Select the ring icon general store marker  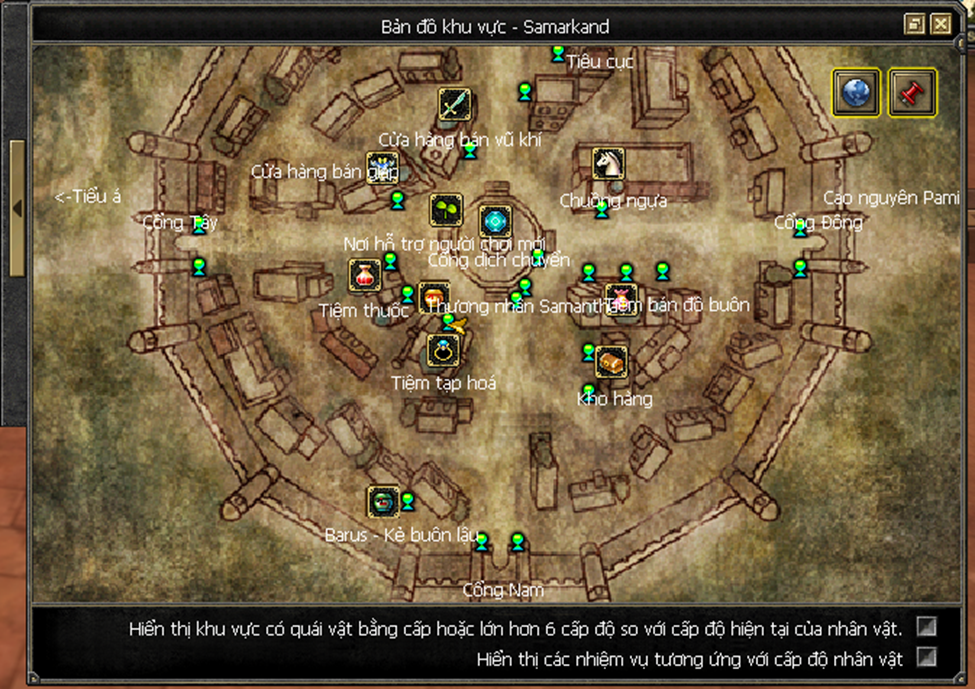443,350
